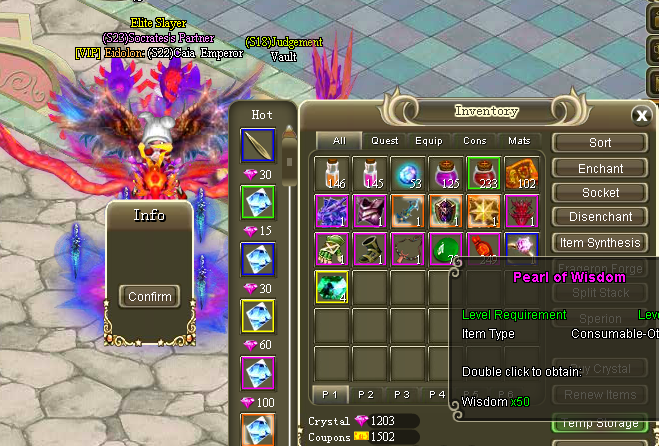659x446 pixels.
Task: Open the Socket function
Action: point(600,192)
